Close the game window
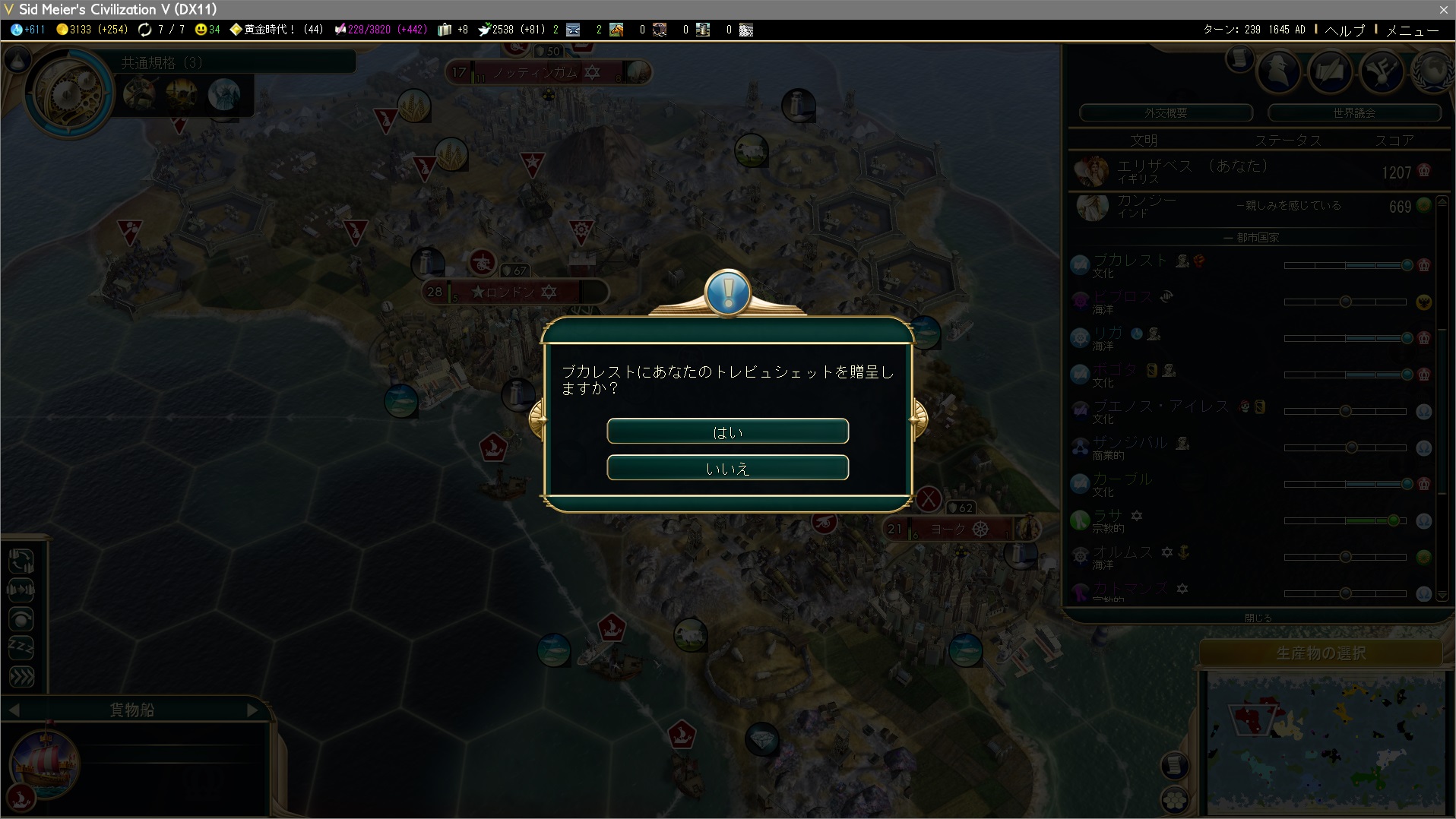Screen dimensions: 1456x819 pyautogui.click(x=1443, y=9)
